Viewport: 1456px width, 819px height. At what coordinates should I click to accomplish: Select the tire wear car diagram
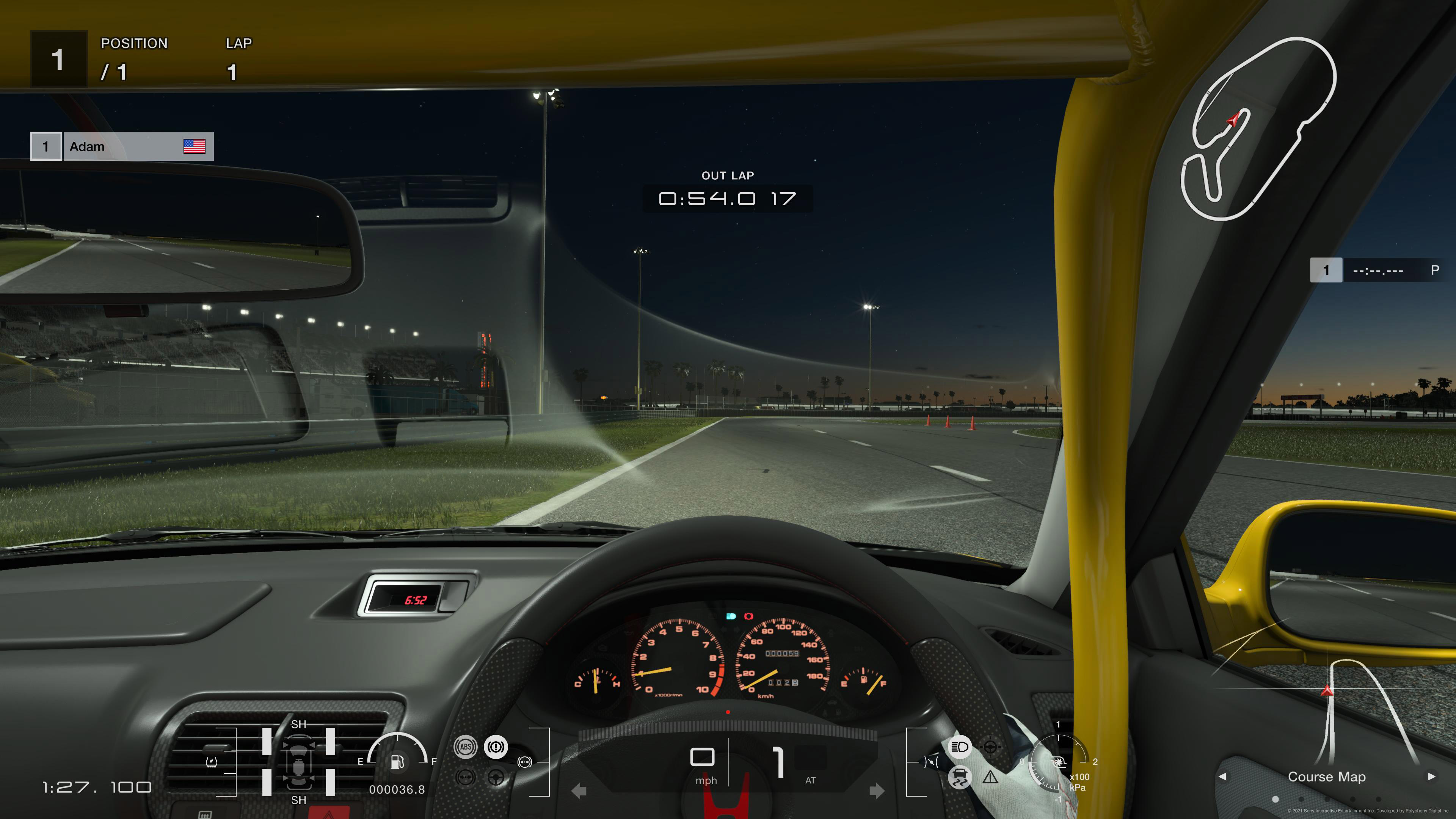pos(298,762)
